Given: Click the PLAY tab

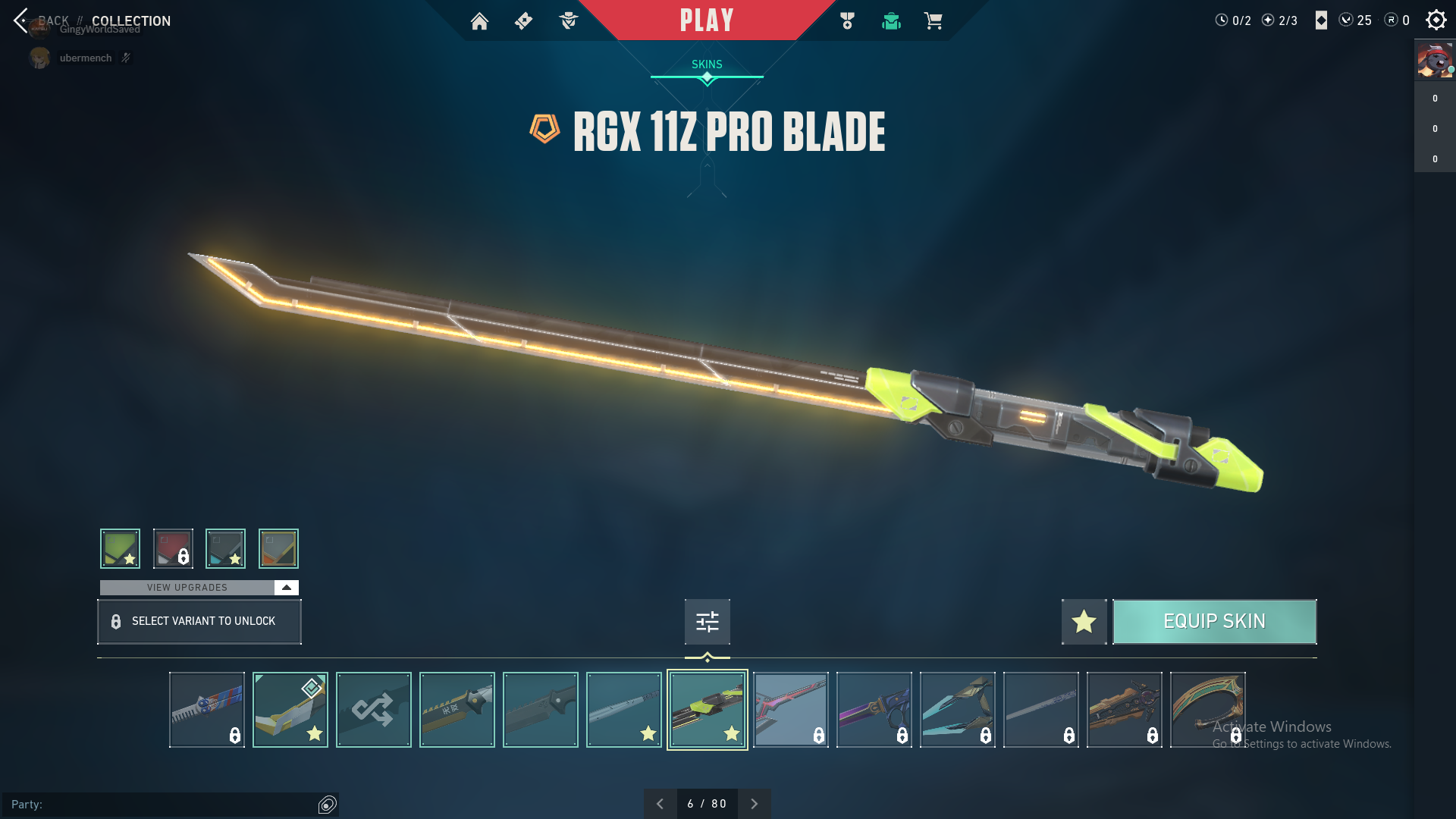Looking at the screenshot, I should [x=706, y=20].
